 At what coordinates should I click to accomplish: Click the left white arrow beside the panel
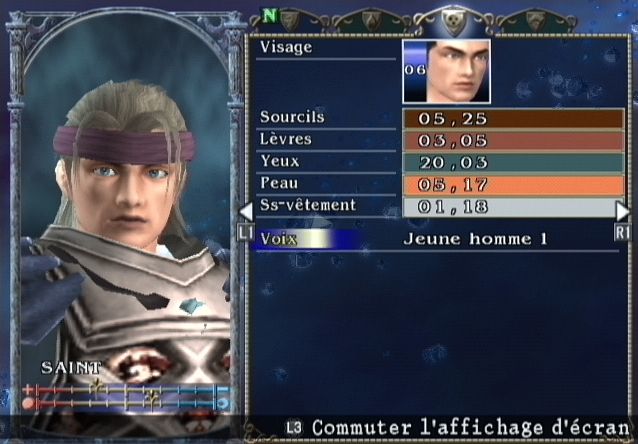pos(245,211)
